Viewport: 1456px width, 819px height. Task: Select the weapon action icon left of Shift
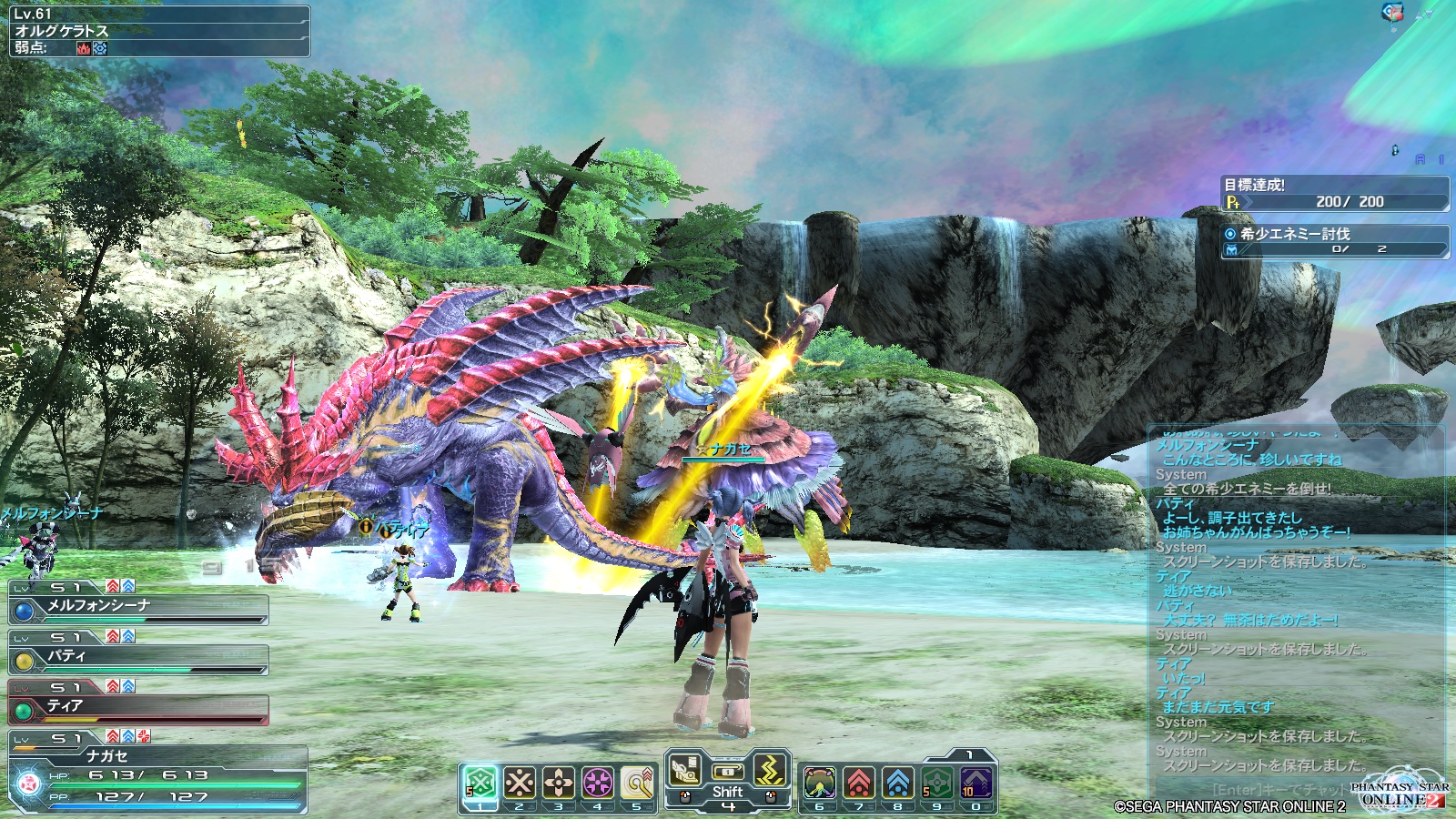685,772
